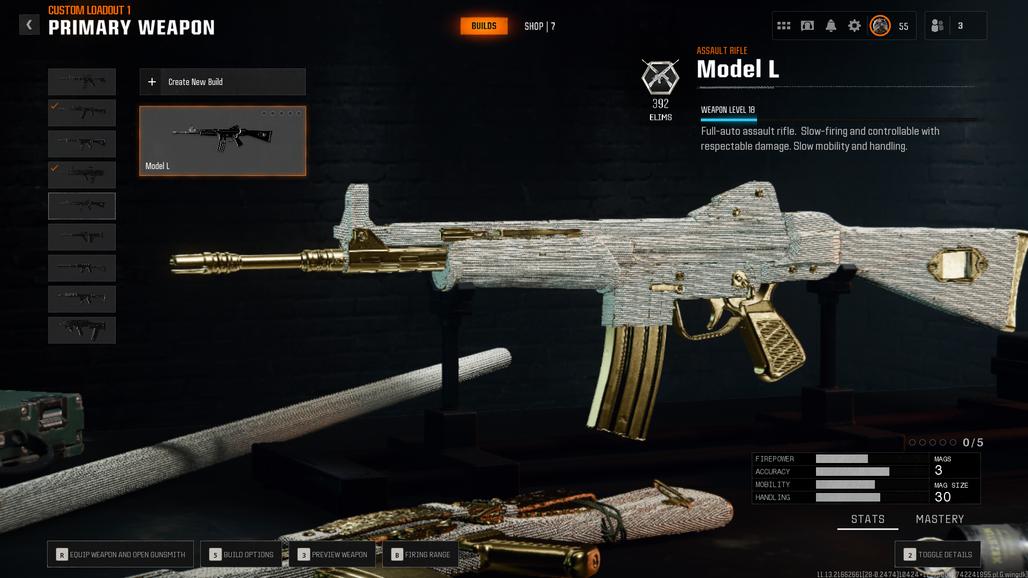Toggle Details panel
Screen dimensions: 1028x578
(x=937, y=554)
